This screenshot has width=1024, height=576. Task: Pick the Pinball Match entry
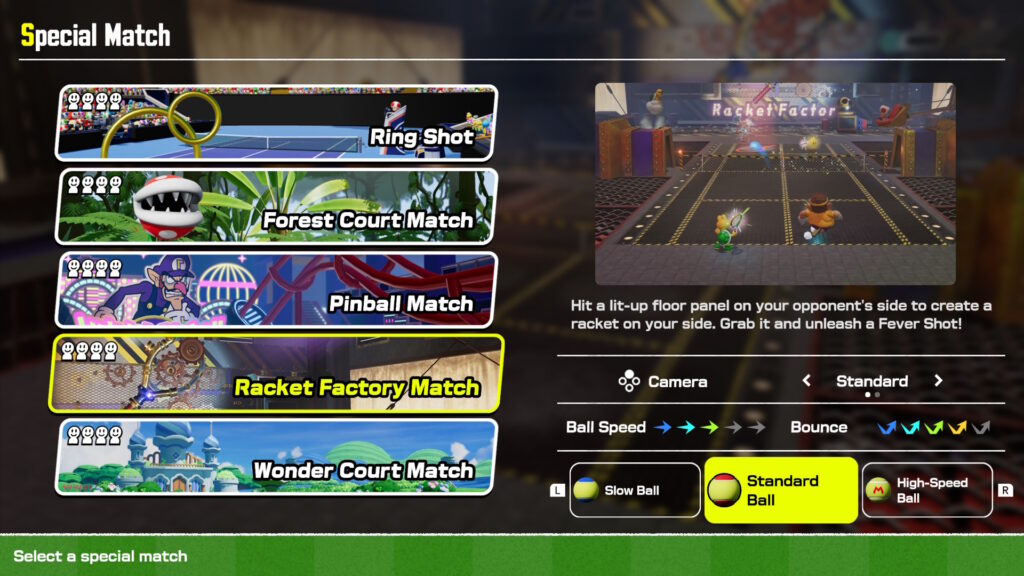(277, 289)
